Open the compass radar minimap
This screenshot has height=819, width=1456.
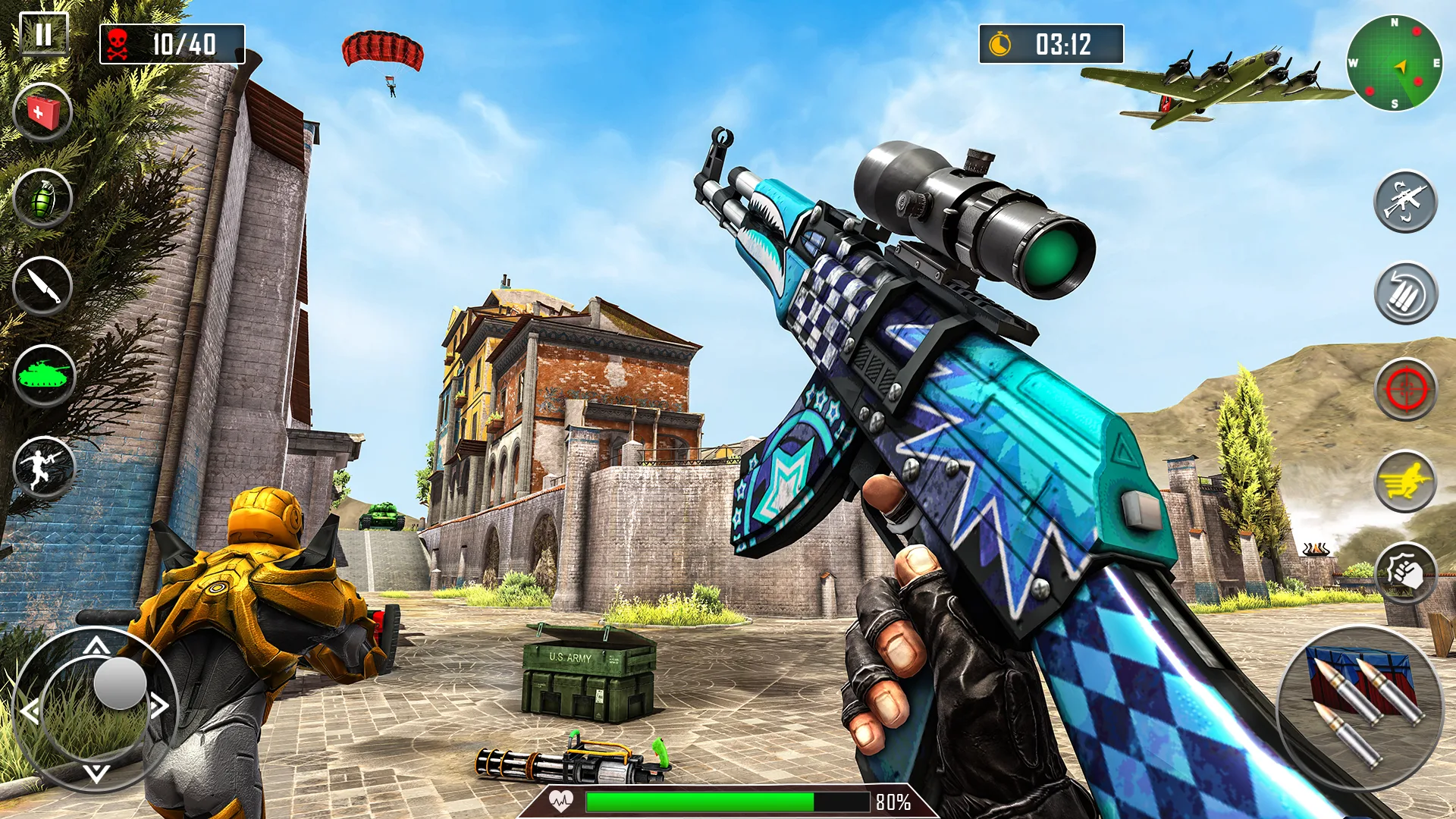point(1394,64)
